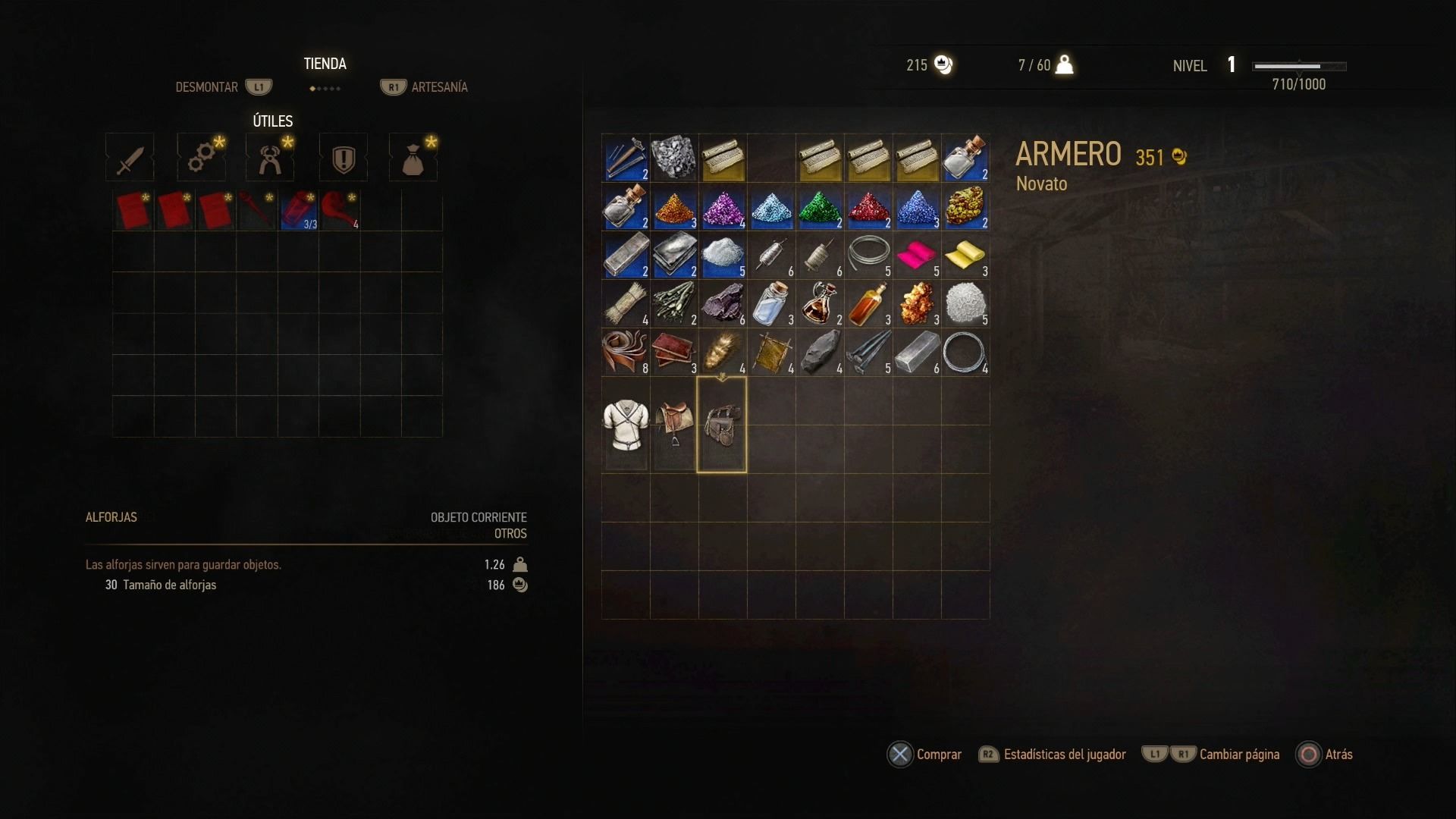Select the iron nails item

point(868,353)
